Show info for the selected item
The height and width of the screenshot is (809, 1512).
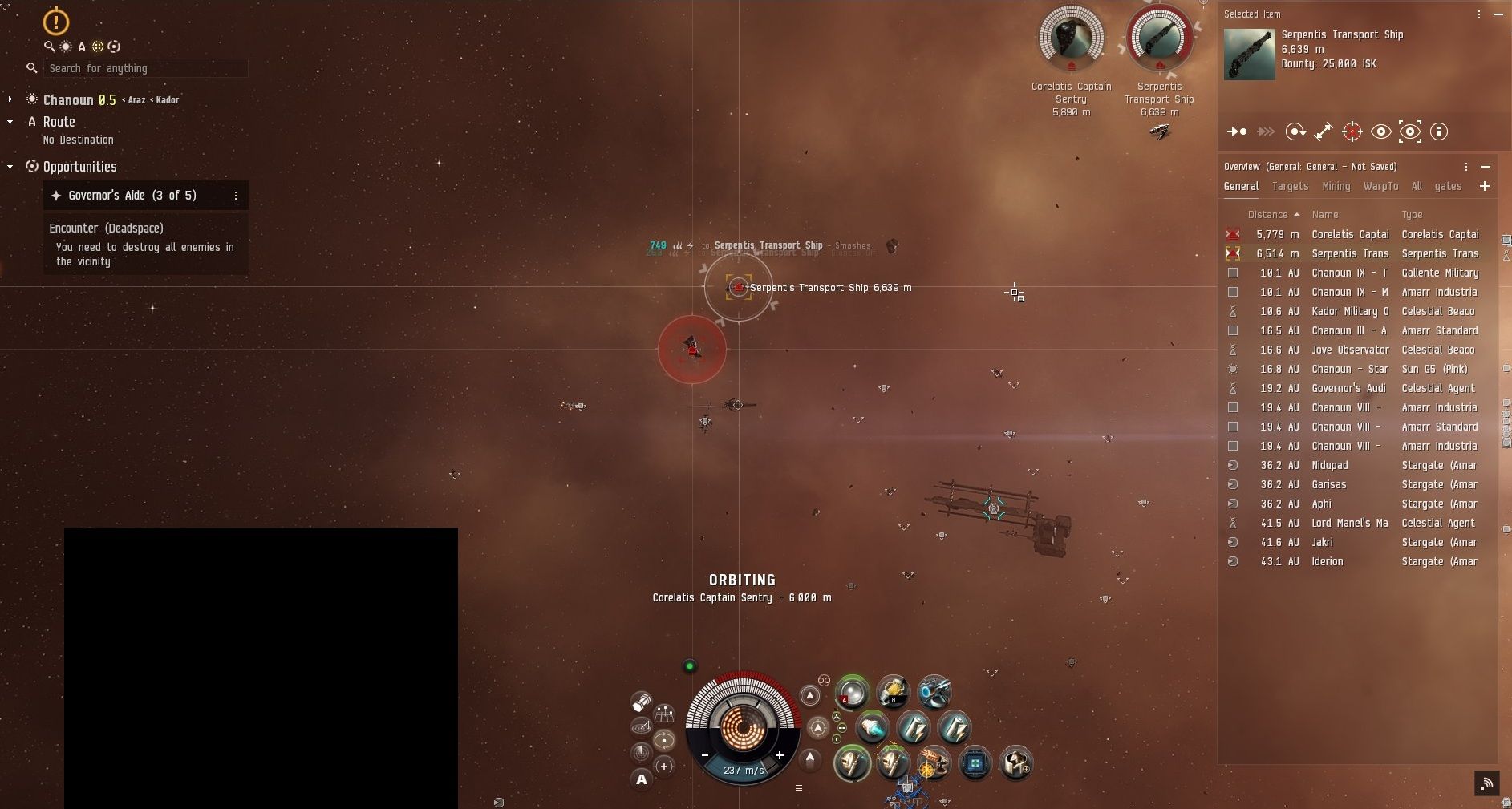[x=1439, y=131]
